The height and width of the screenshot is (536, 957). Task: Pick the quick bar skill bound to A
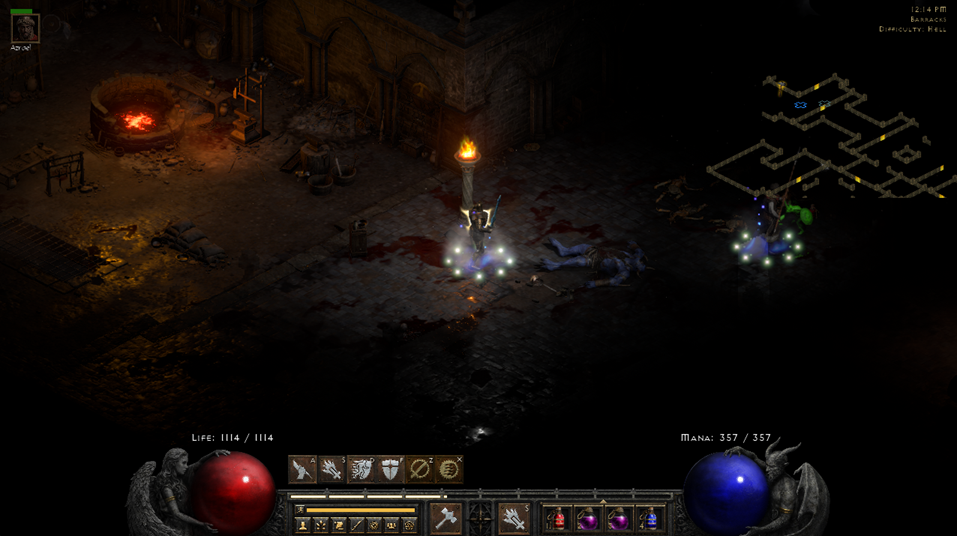302,469
